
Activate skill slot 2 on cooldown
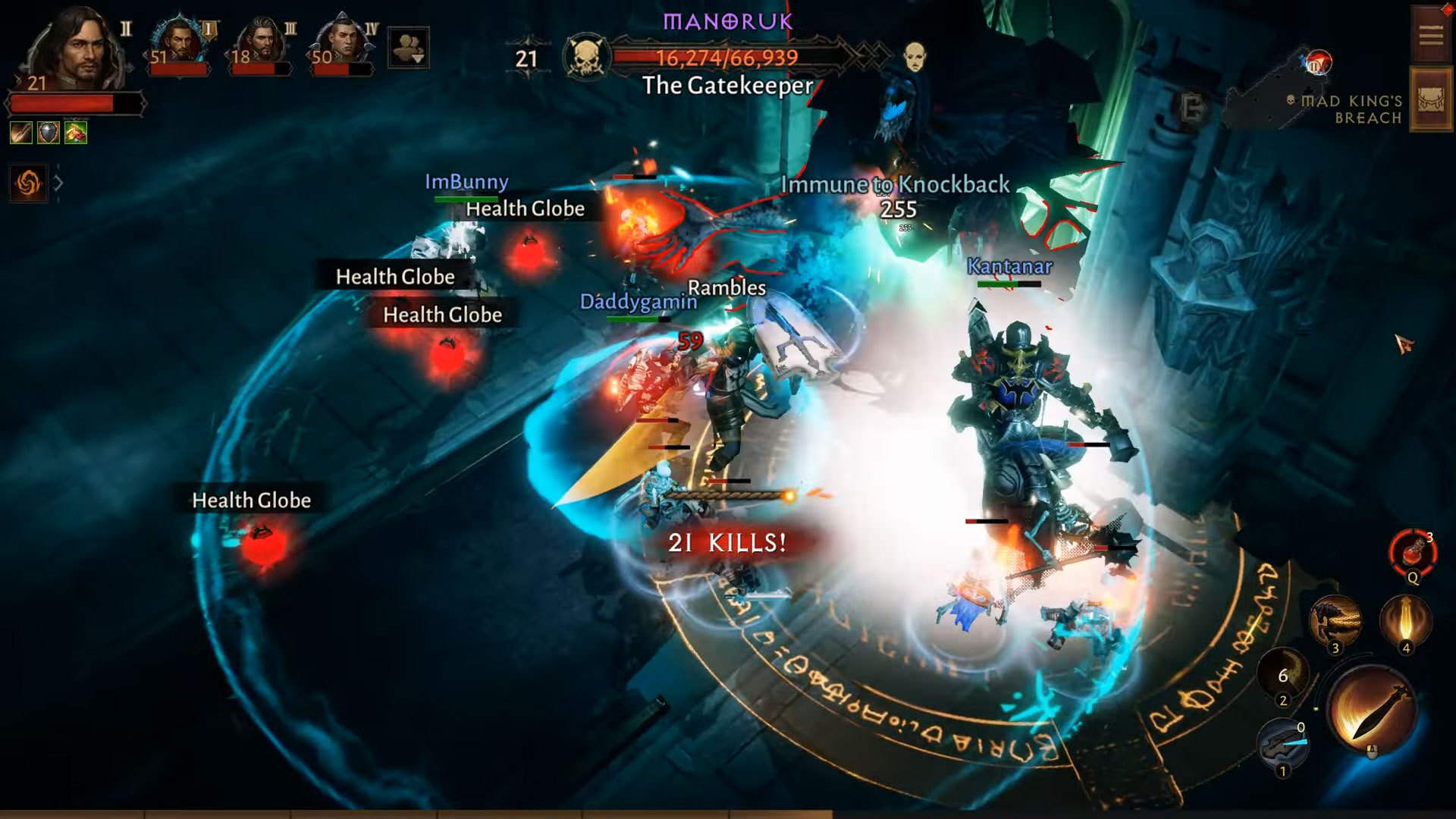[1283, 674]
